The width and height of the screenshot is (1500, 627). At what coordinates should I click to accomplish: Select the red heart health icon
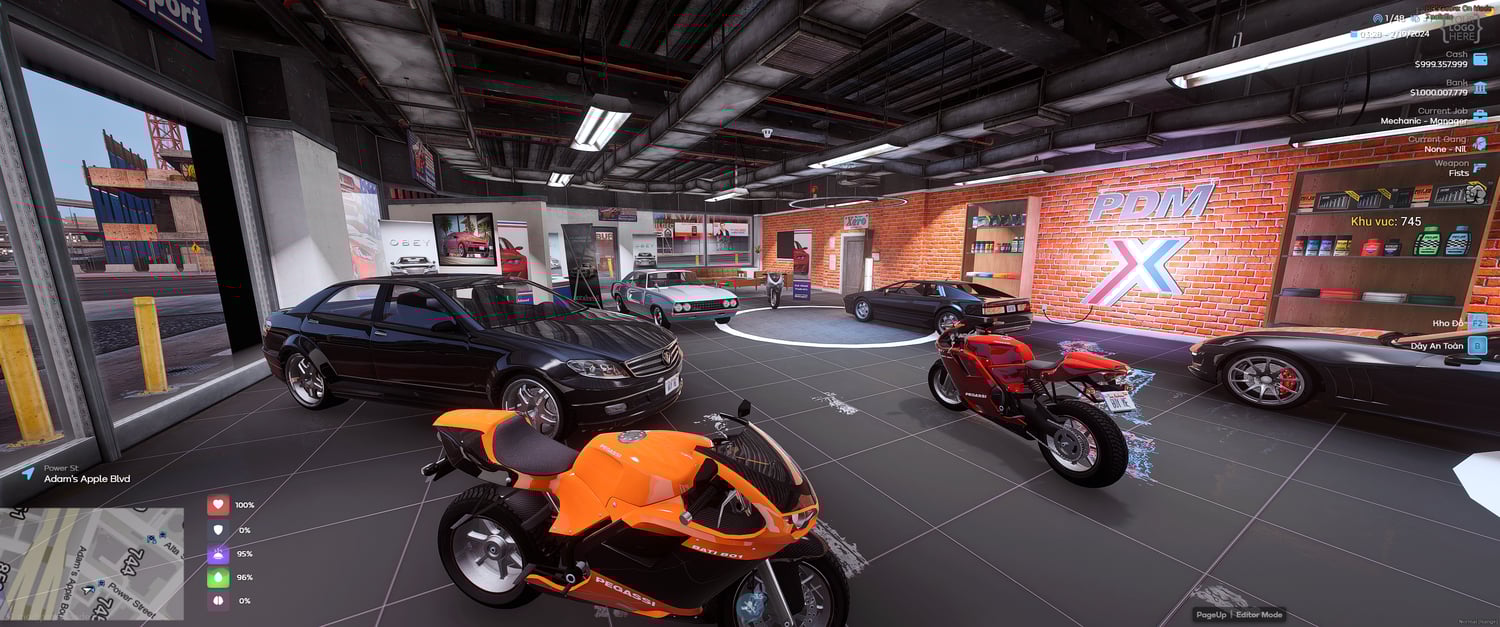pos(218,505)
